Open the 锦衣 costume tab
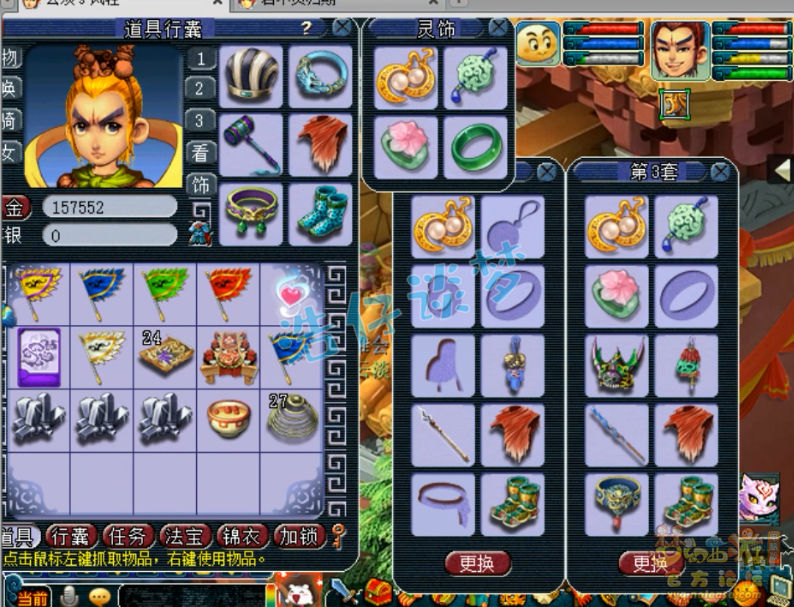Screen dimensions: 794x607 (x=243, y=536)
